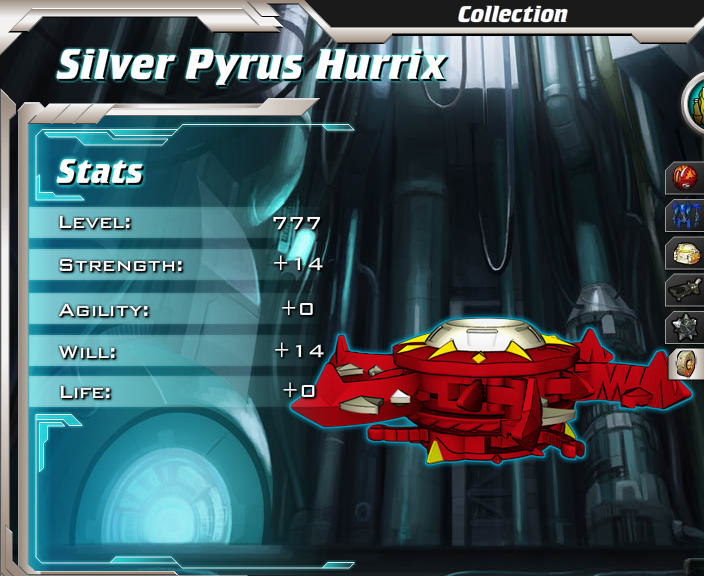Open the yellow armored vehicle category tab
Image resolution: width=704 pixels, height=576 pixels.
click(x=688, y=252)
